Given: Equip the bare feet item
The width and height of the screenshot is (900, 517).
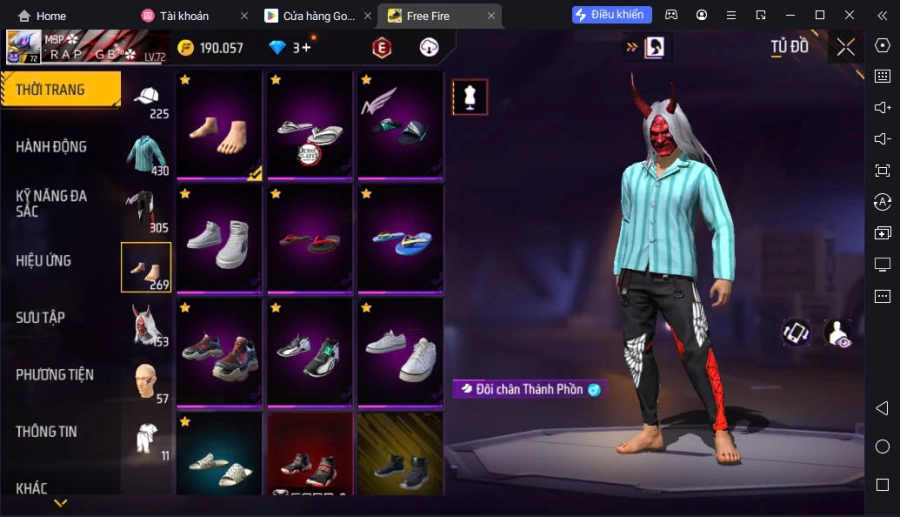Looking at the screenshot, I should 220,125.
